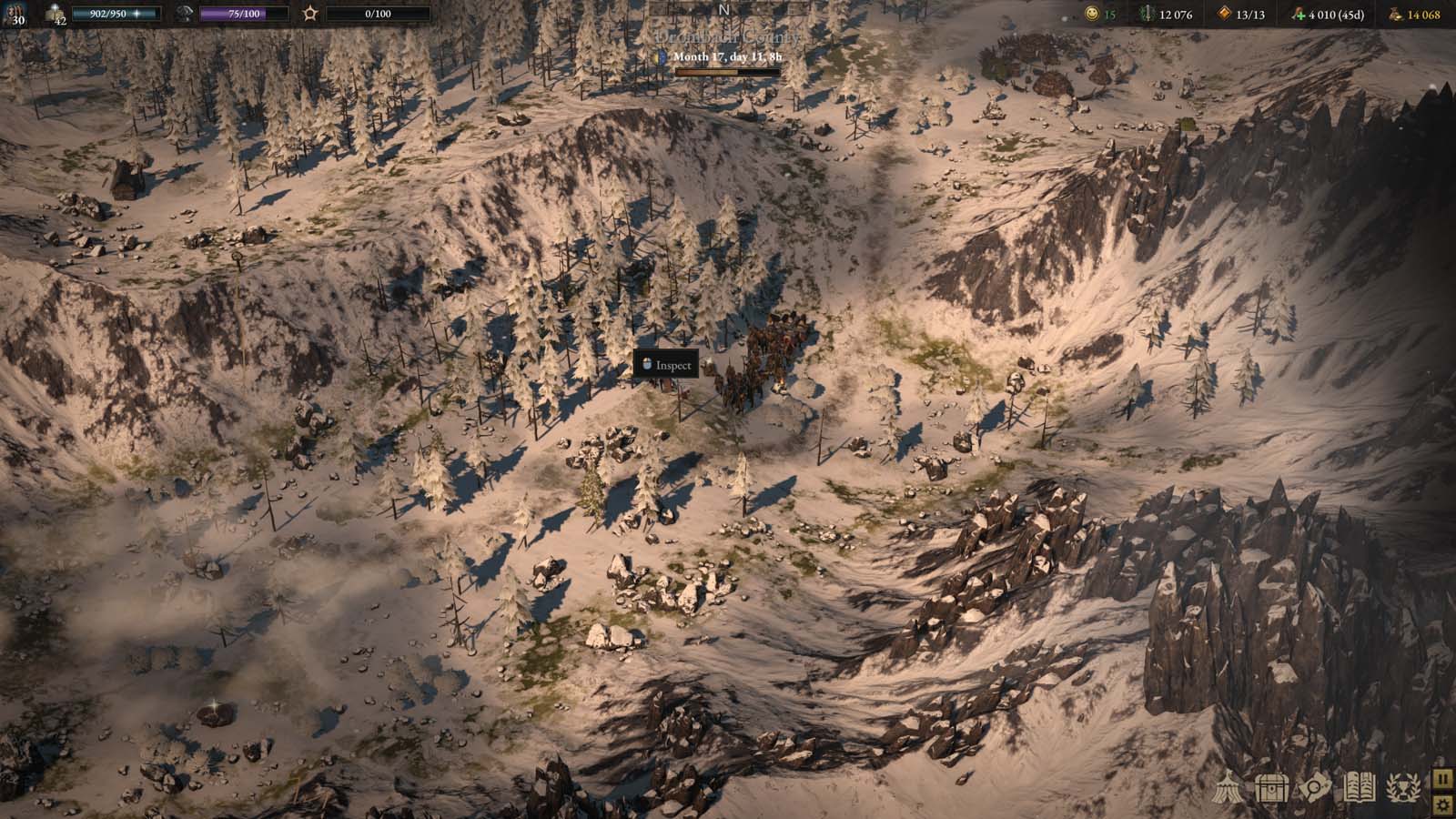The width and height of the screenshot is (1456, 819).
Task: Check happiness with the smiley face icon
Action: (x=1093, y=15)
